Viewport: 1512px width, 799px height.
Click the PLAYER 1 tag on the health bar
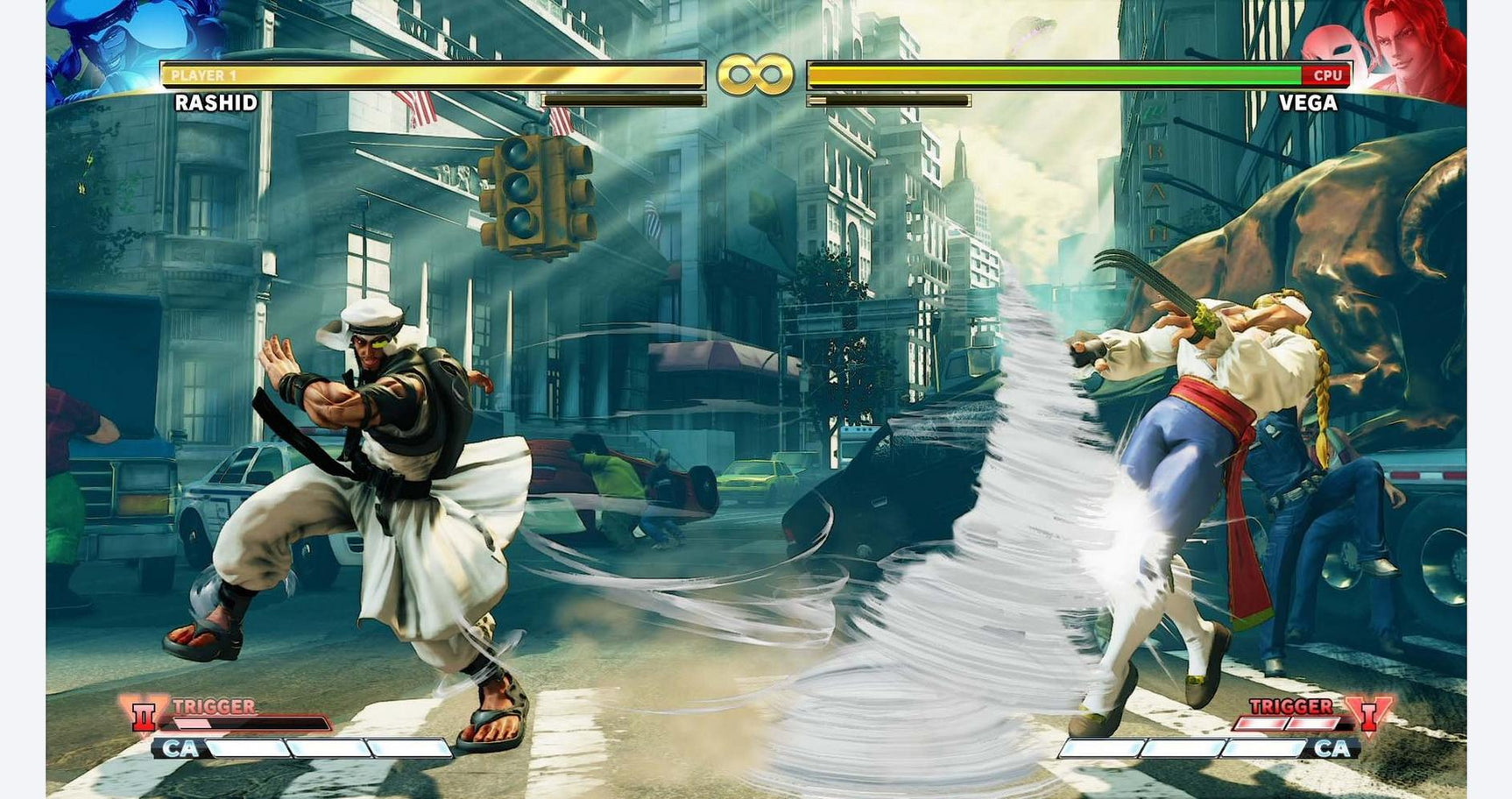[x=201, y=73]
